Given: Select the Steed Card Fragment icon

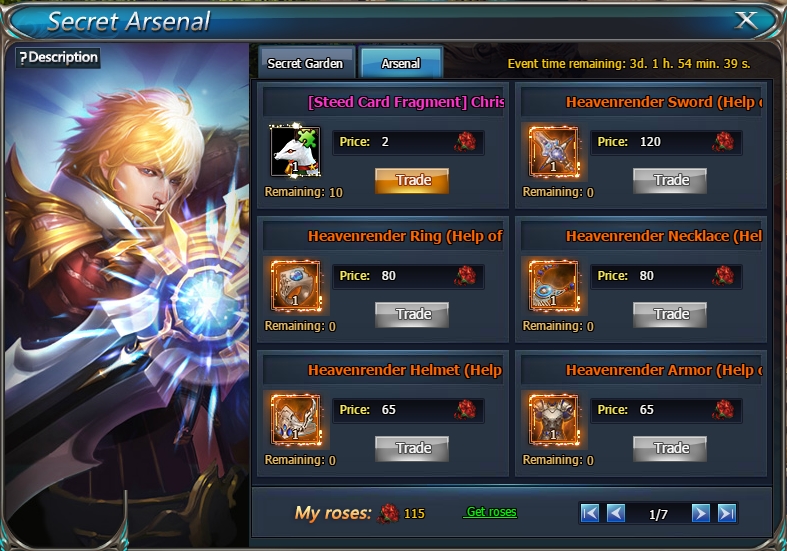Looking at the screenshot, I should [x=296, y=151].
